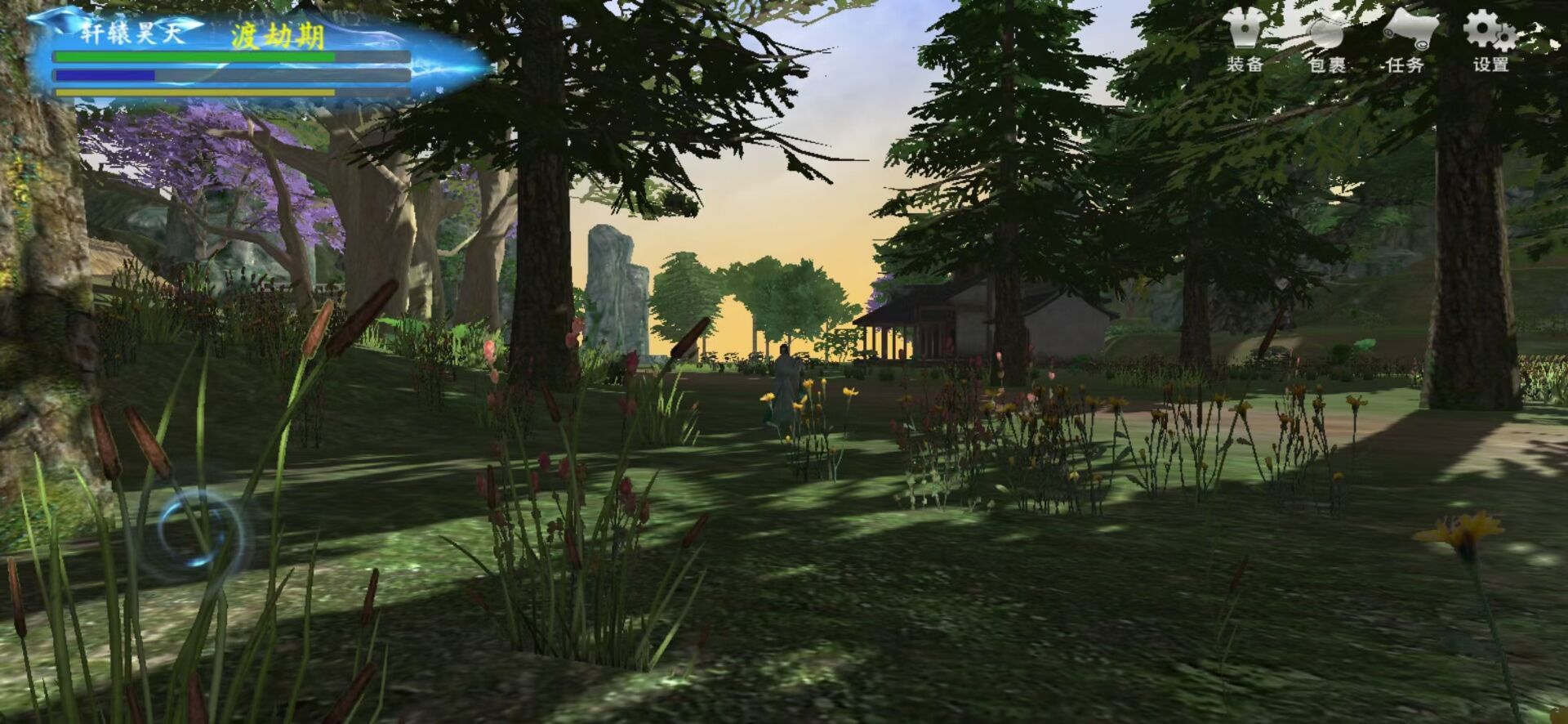Open the 装备 equipment menu

[1245, 42]
